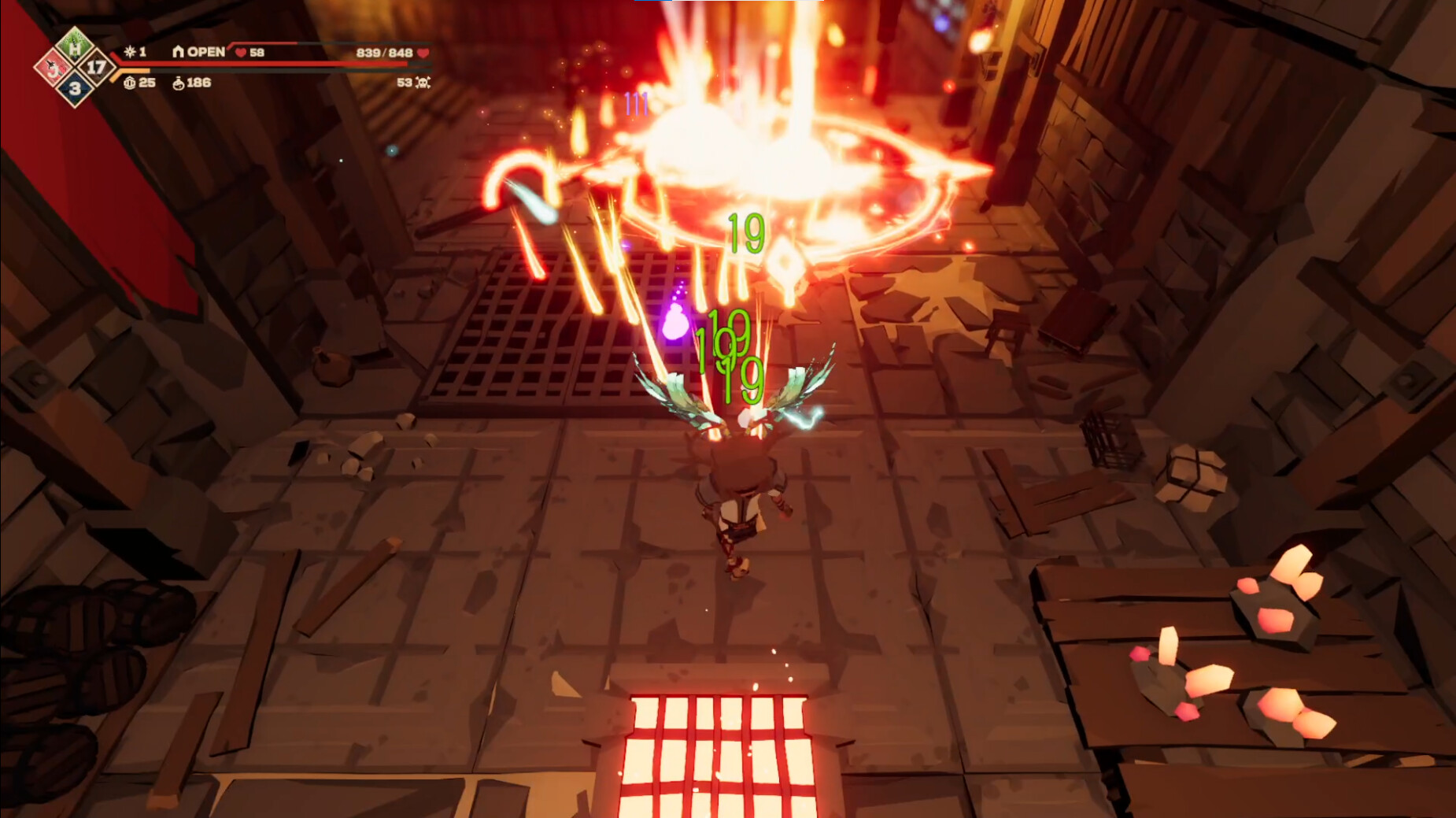Click the potion flask icon showing 186
1456x818 pixels.
(179, 84)
